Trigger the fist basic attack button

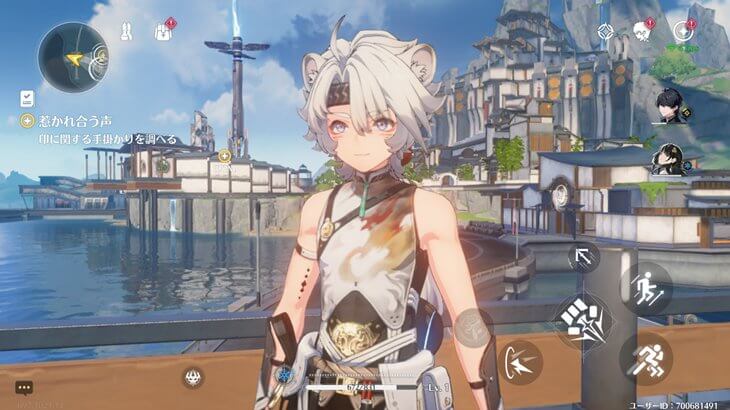[583, 320]
